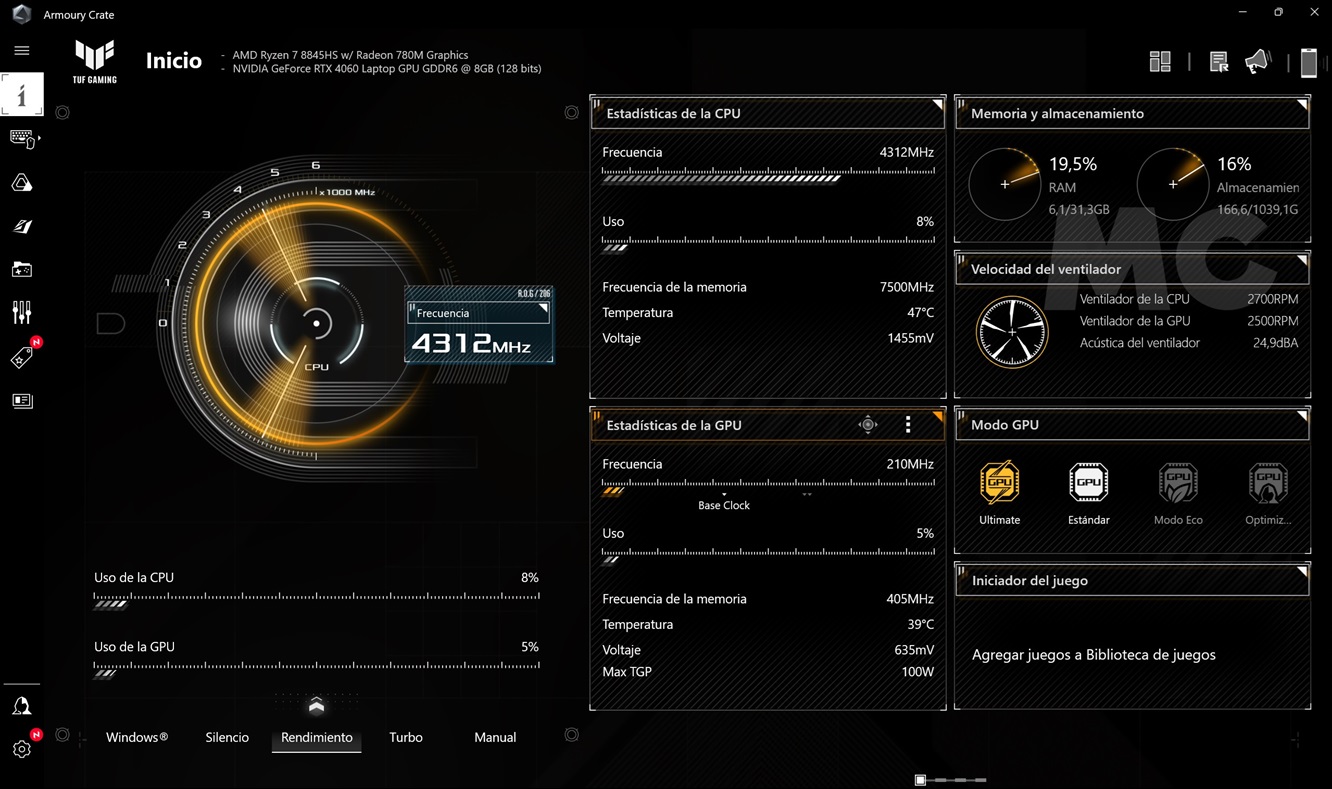Open the hamburger menu
This screenshot has height=789, width=1332.
click(x=21, y=50)
